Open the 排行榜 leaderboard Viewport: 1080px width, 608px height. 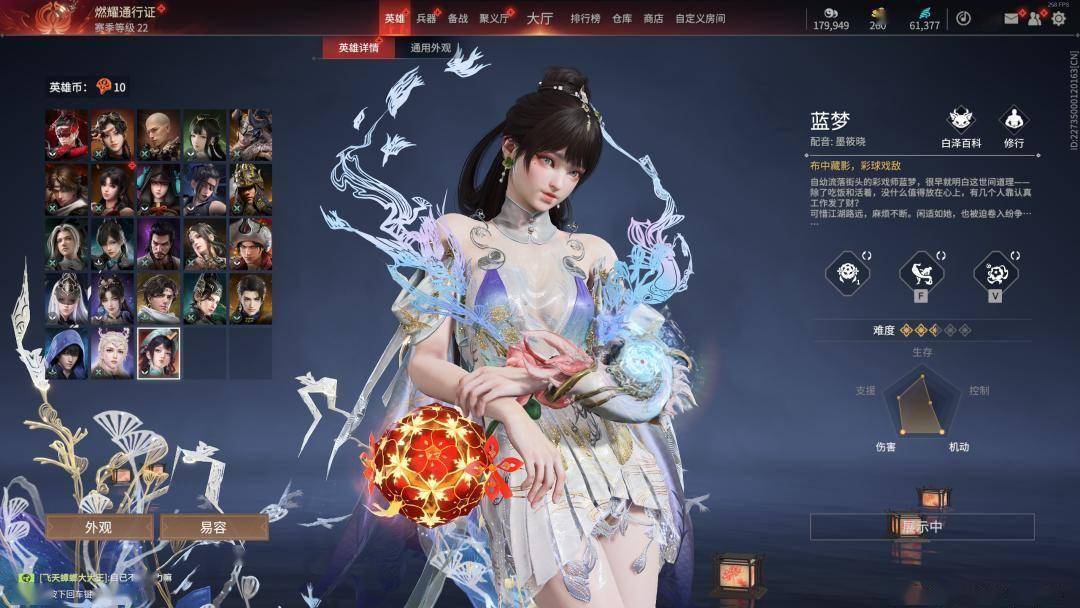[x=586, y=18]
